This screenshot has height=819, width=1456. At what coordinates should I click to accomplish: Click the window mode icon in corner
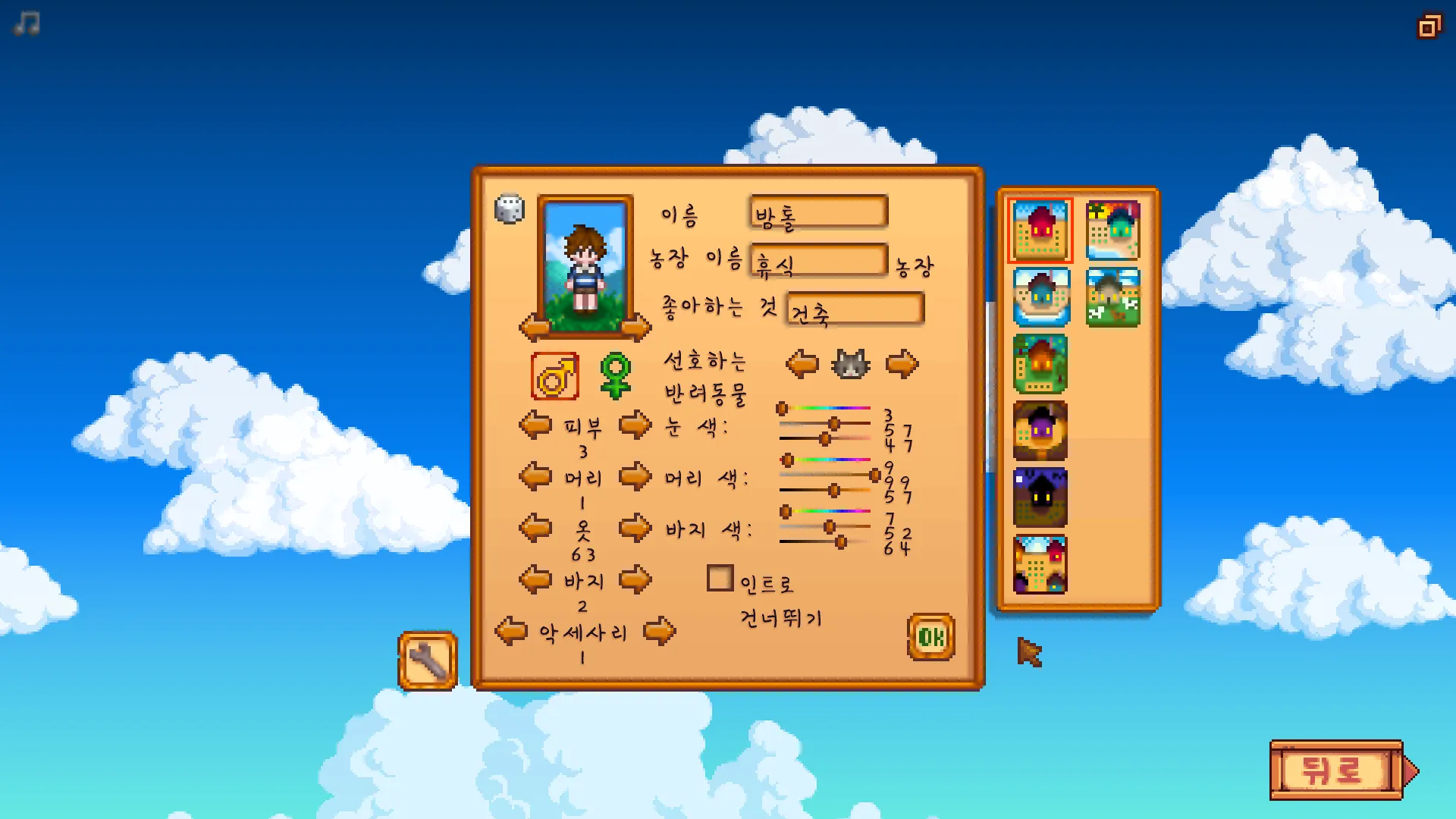1429,27
